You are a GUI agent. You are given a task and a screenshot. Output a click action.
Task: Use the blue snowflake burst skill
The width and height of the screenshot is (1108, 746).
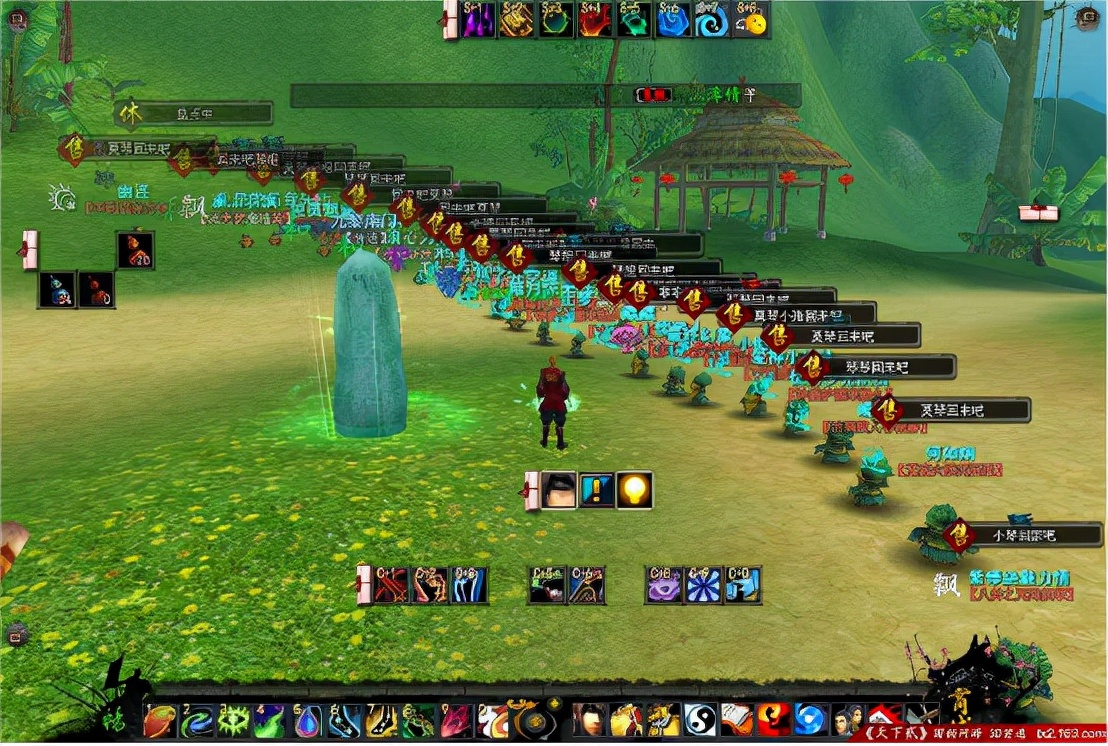pos(703,585)
